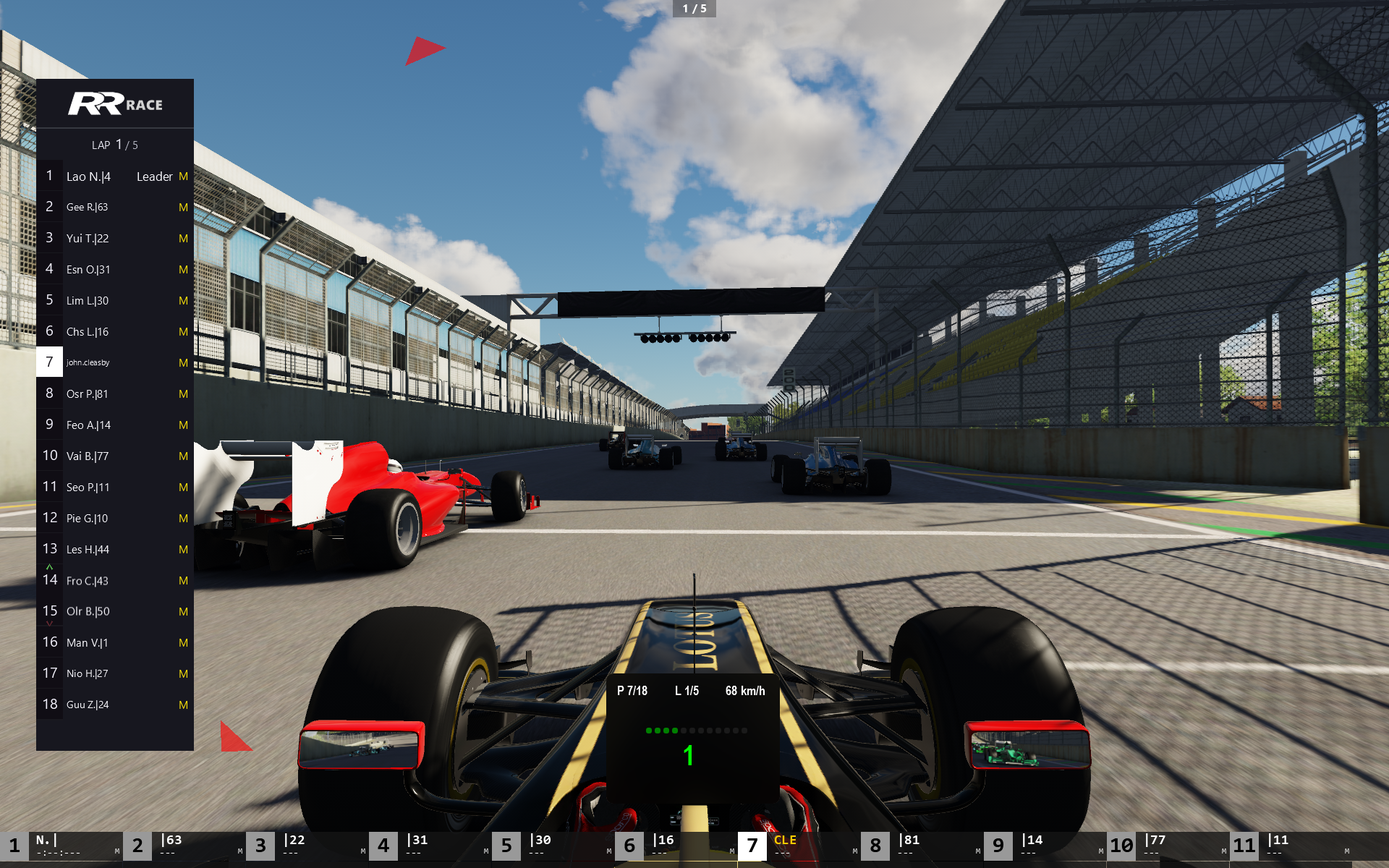
Task: Click the yellow CLE indicator in the bottom bar
Action: coord(783,841)
